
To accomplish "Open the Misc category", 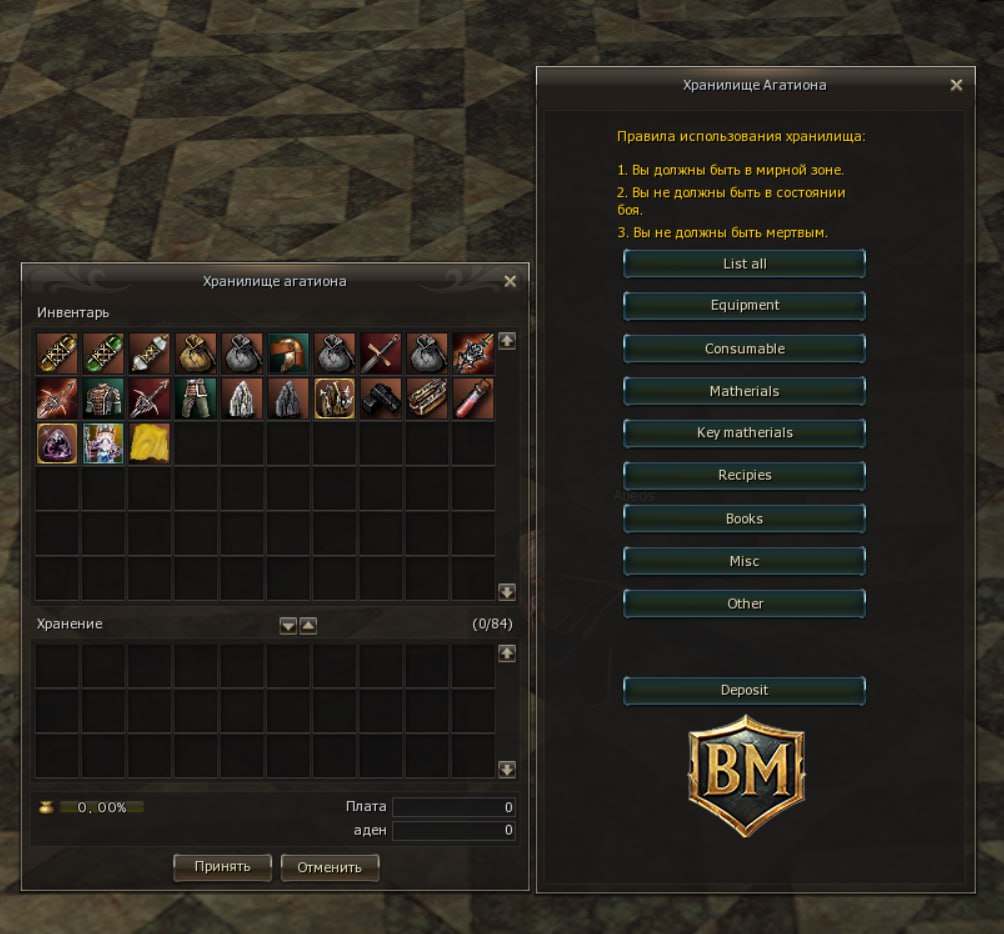I will [x=744, y=562].
